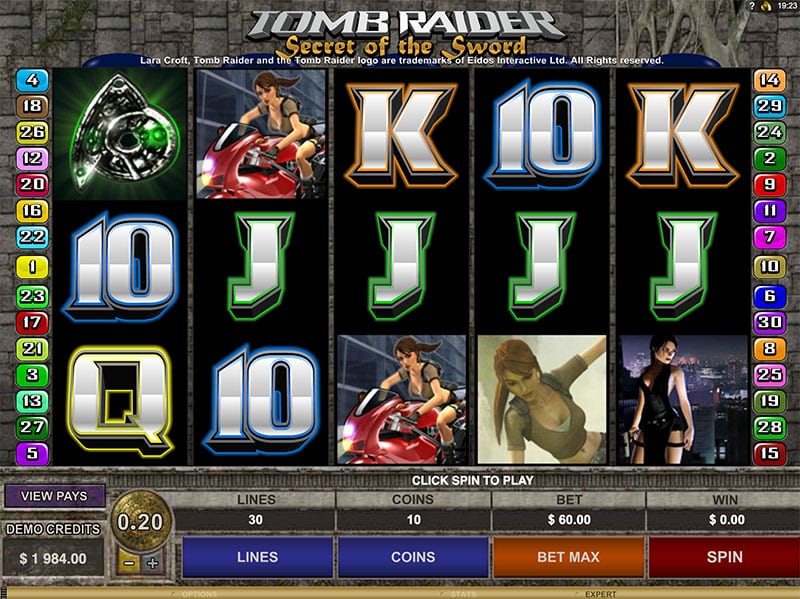
Task: Activate payline 30 marker
Action: (x=769, y=322)
